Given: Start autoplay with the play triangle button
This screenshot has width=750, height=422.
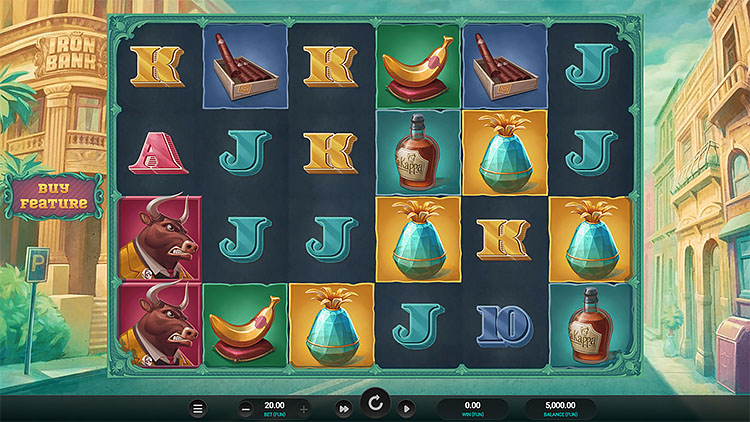Looking at the screenshot, I should [x=406, y=408].
